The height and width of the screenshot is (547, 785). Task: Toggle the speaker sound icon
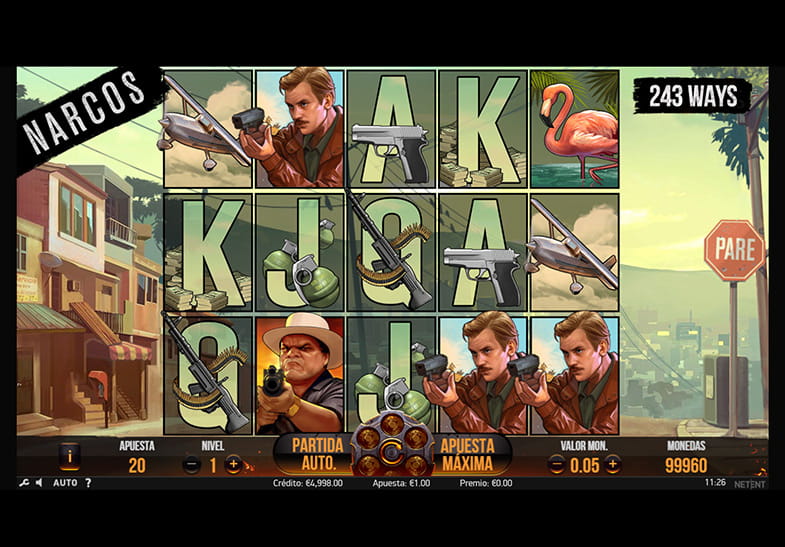[x=39, y=483]
